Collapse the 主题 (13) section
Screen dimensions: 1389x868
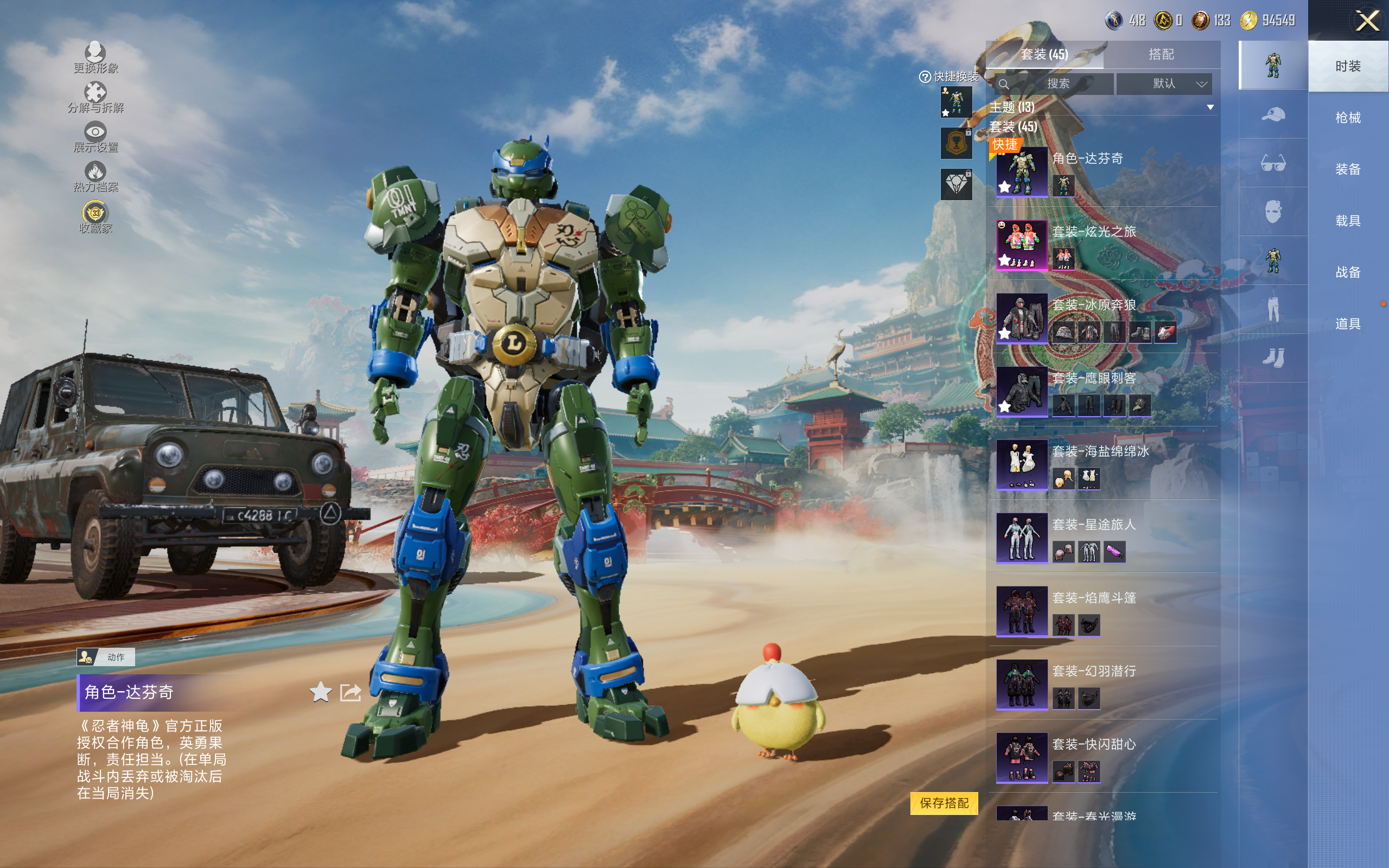point(1210,107)
